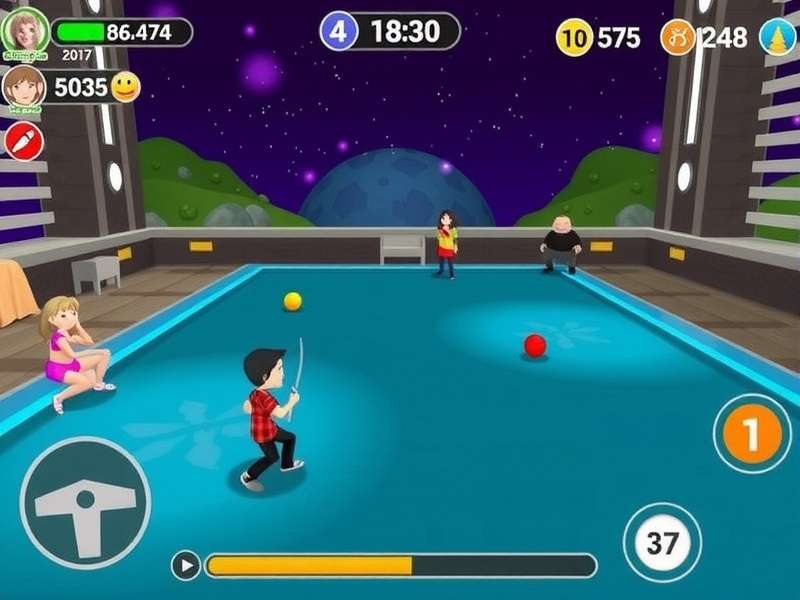This screenshot has width=800, height=600.
Task: Tap the yellow coin icon showing 10
Action: pos(574,38)
